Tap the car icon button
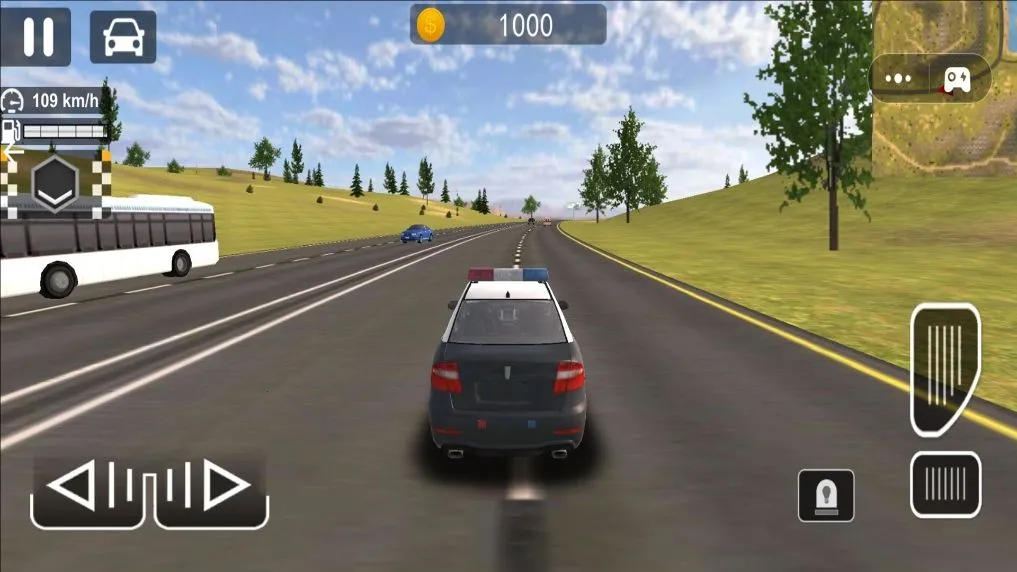The image size is (1017, 572). click(x=123, y=37)
